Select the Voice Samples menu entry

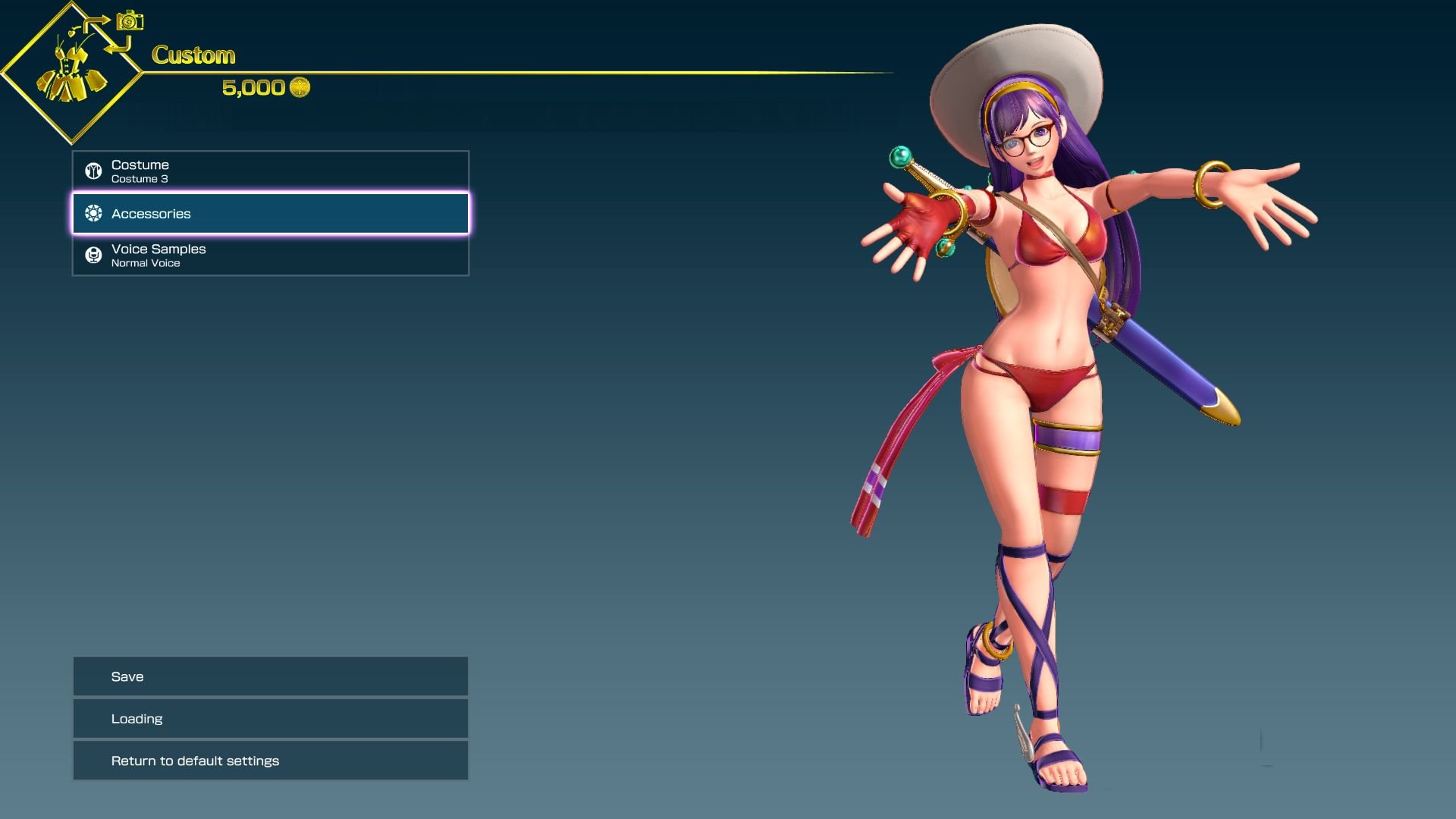(x=269, y=255)
